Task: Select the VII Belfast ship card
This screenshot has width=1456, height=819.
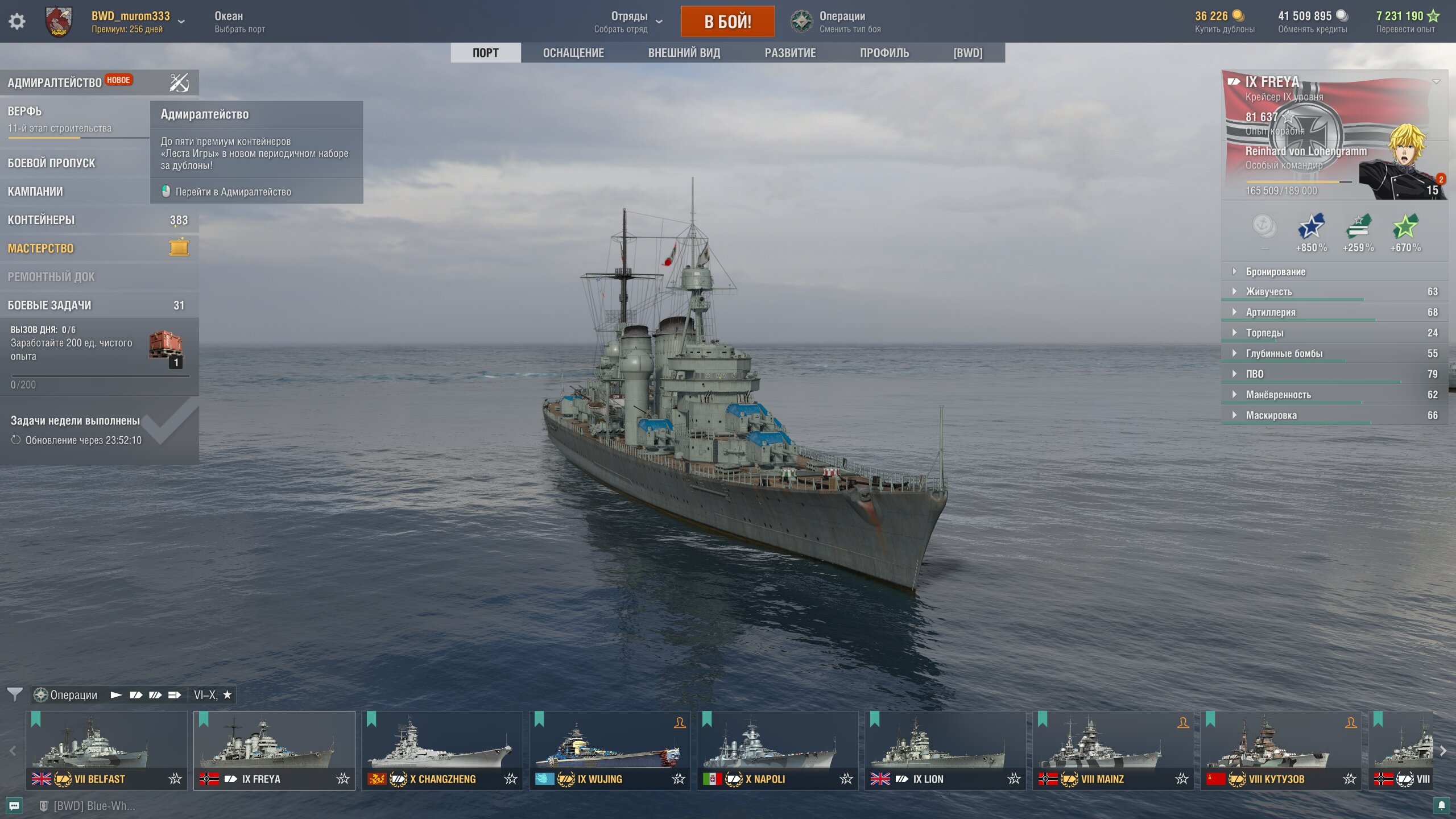Action: click(x=106, y=750)
